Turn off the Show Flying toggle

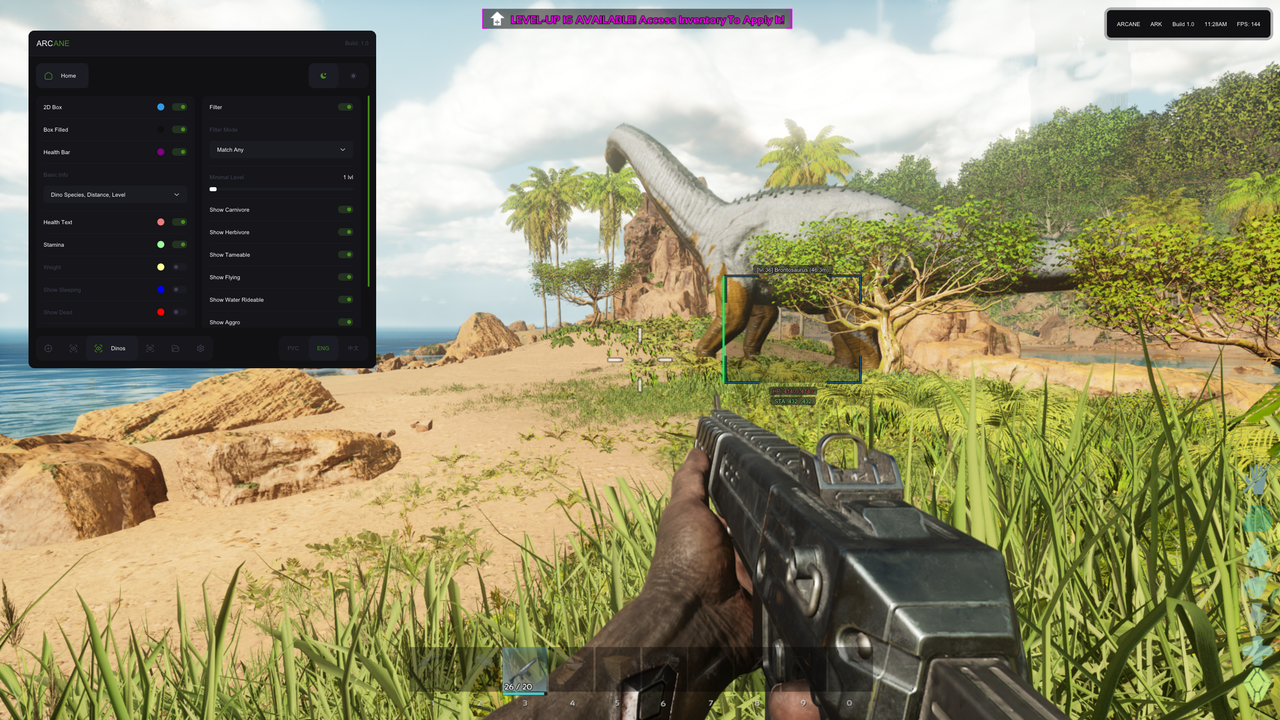pyautogui.click(x=346, y=277)
